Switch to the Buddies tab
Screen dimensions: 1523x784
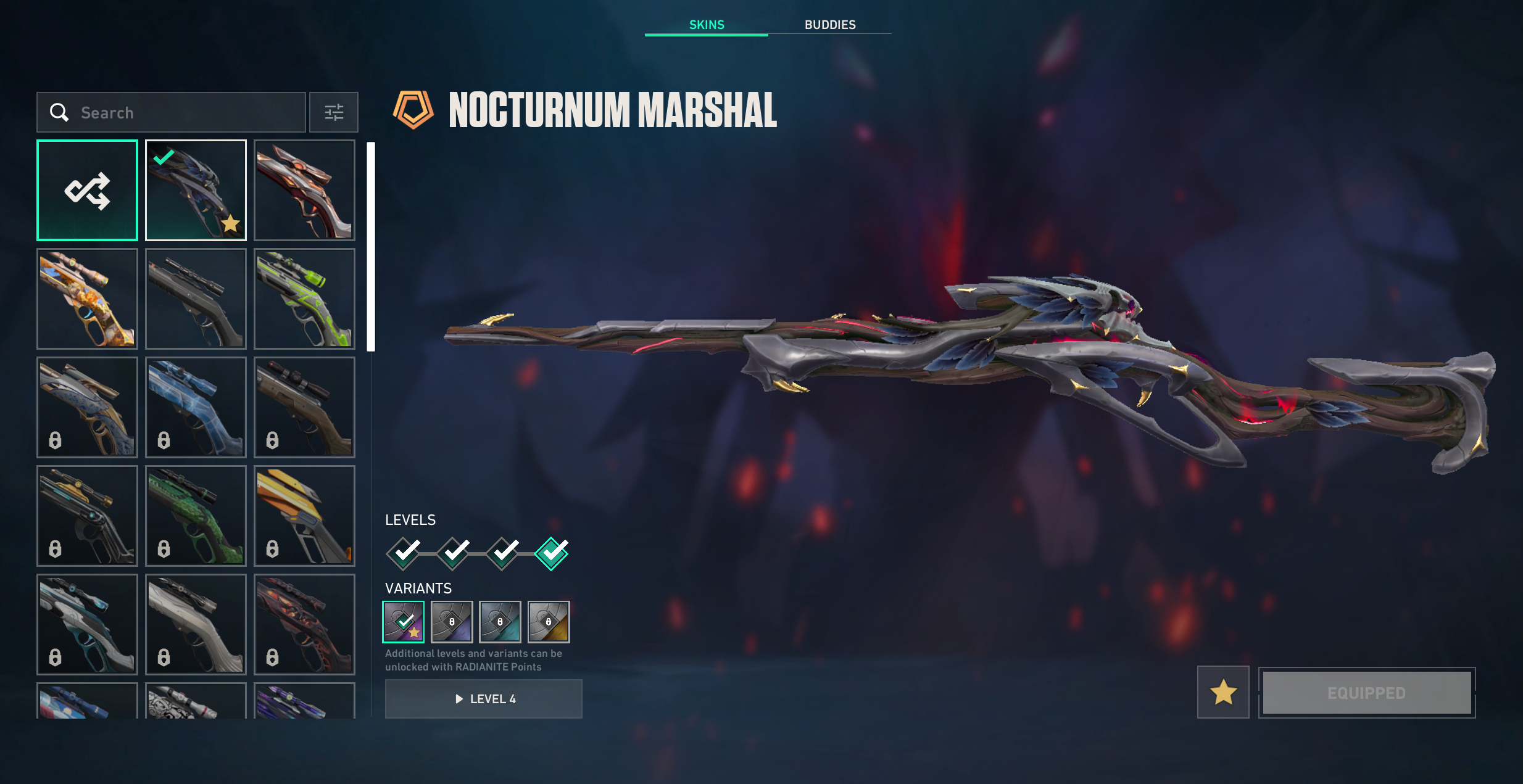pos(829,25)
